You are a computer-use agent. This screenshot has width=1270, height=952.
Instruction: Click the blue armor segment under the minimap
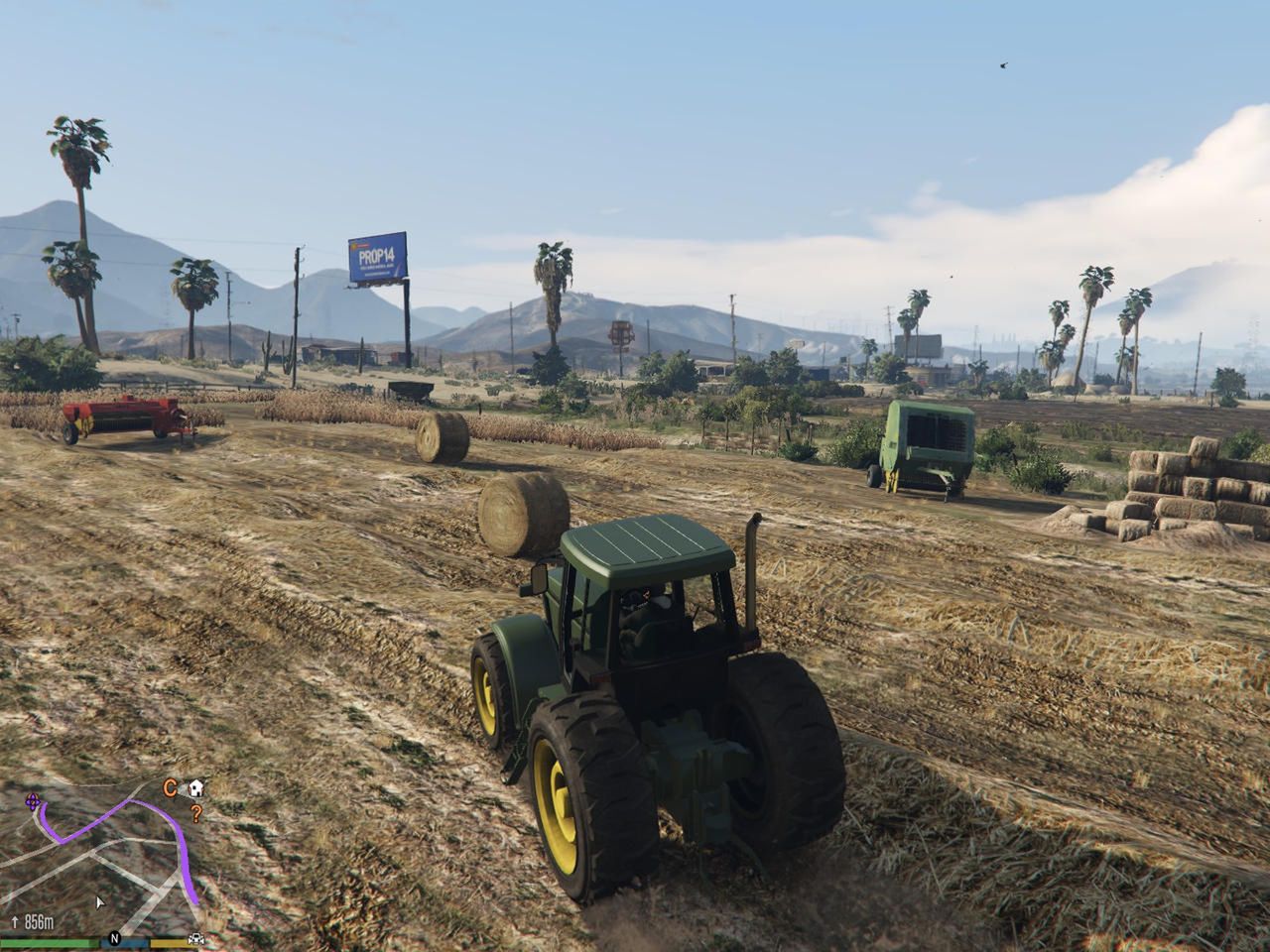[124, 944]
